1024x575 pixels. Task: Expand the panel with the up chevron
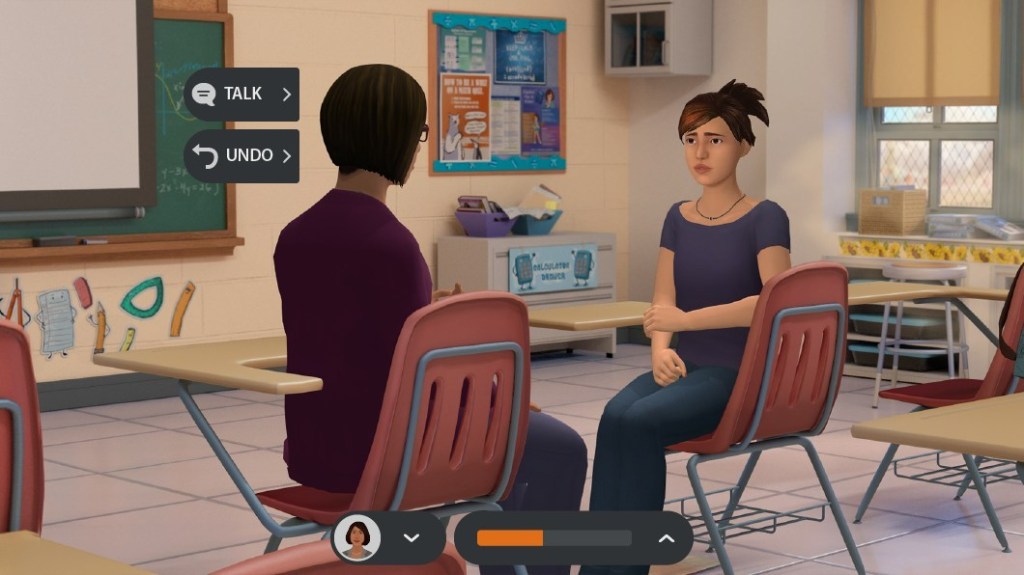666,538
